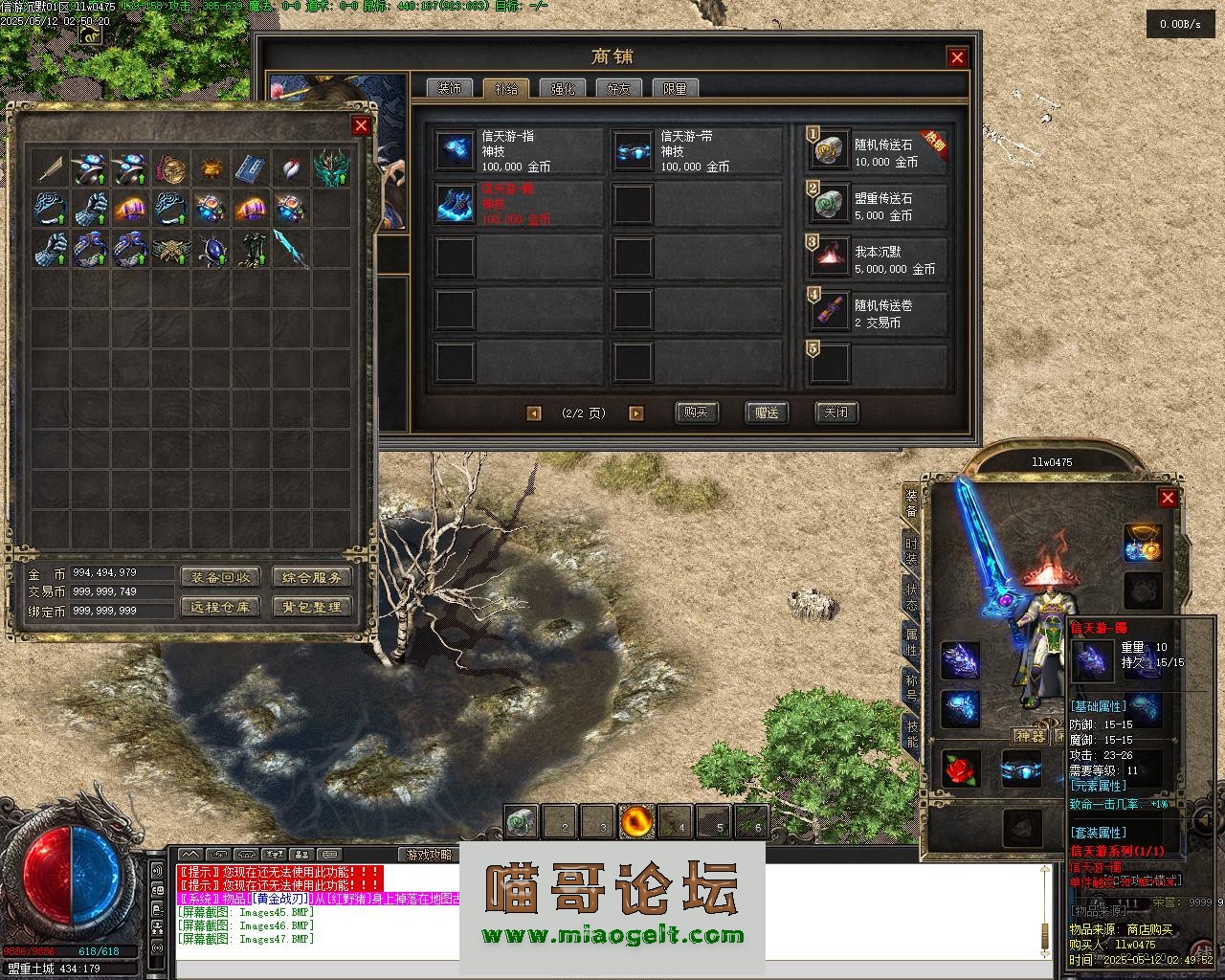Open the 强化 shop tab
This screenshot has width=1225, height=980.
pyautogui.click(x=562, y=88)
